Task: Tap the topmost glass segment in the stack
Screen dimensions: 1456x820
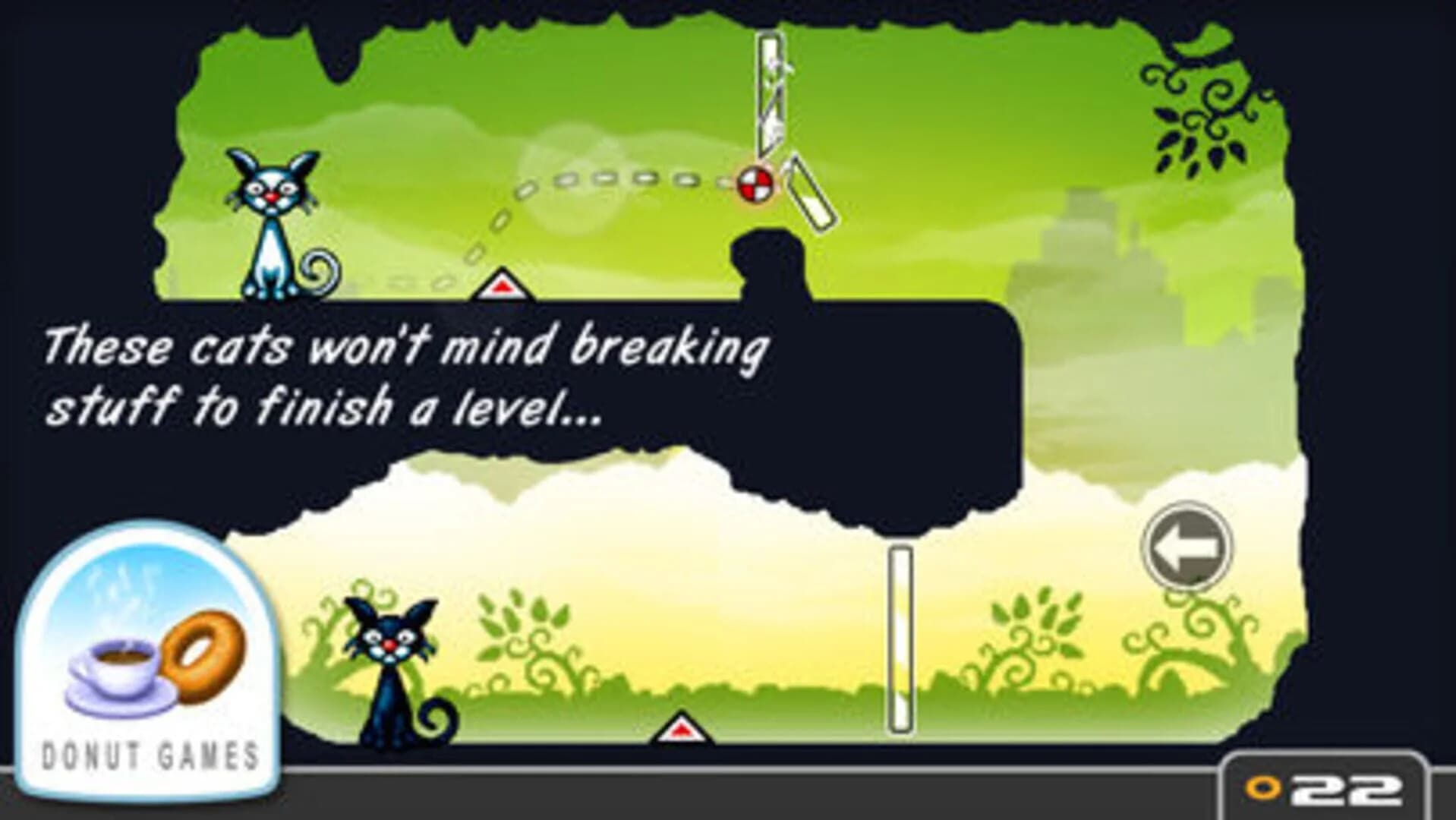Action: click(x=768, y=53)
